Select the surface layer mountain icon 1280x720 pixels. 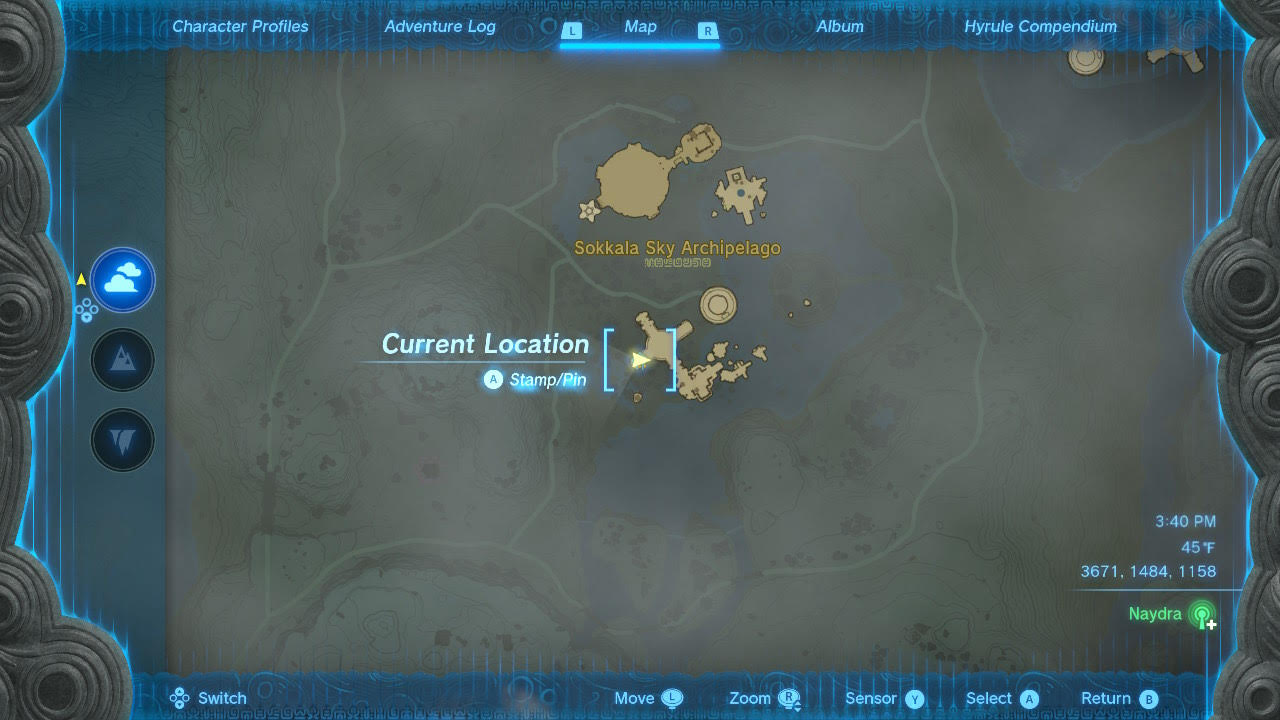tap(121, 360)
